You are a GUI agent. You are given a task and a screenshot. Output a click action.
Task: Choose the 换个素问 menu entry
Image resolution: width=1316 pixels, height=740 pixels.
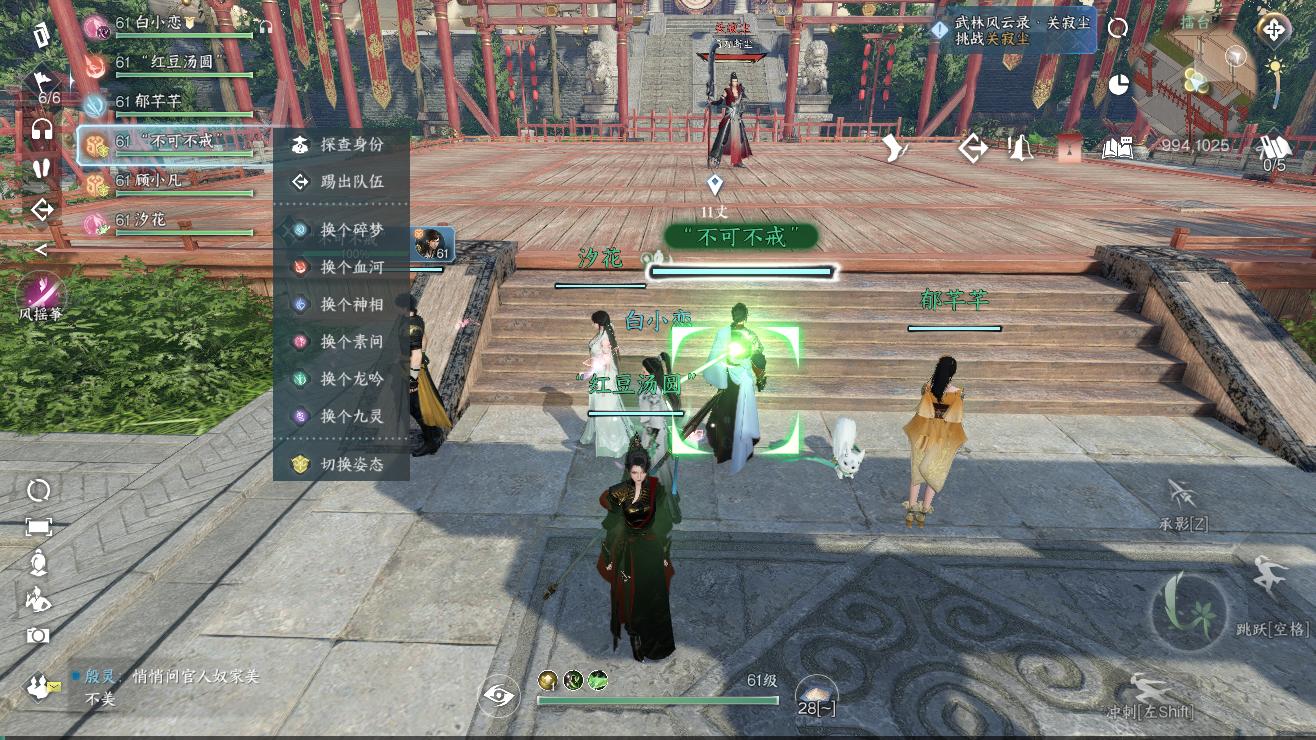pyautogui.click(x=341, y=342)
